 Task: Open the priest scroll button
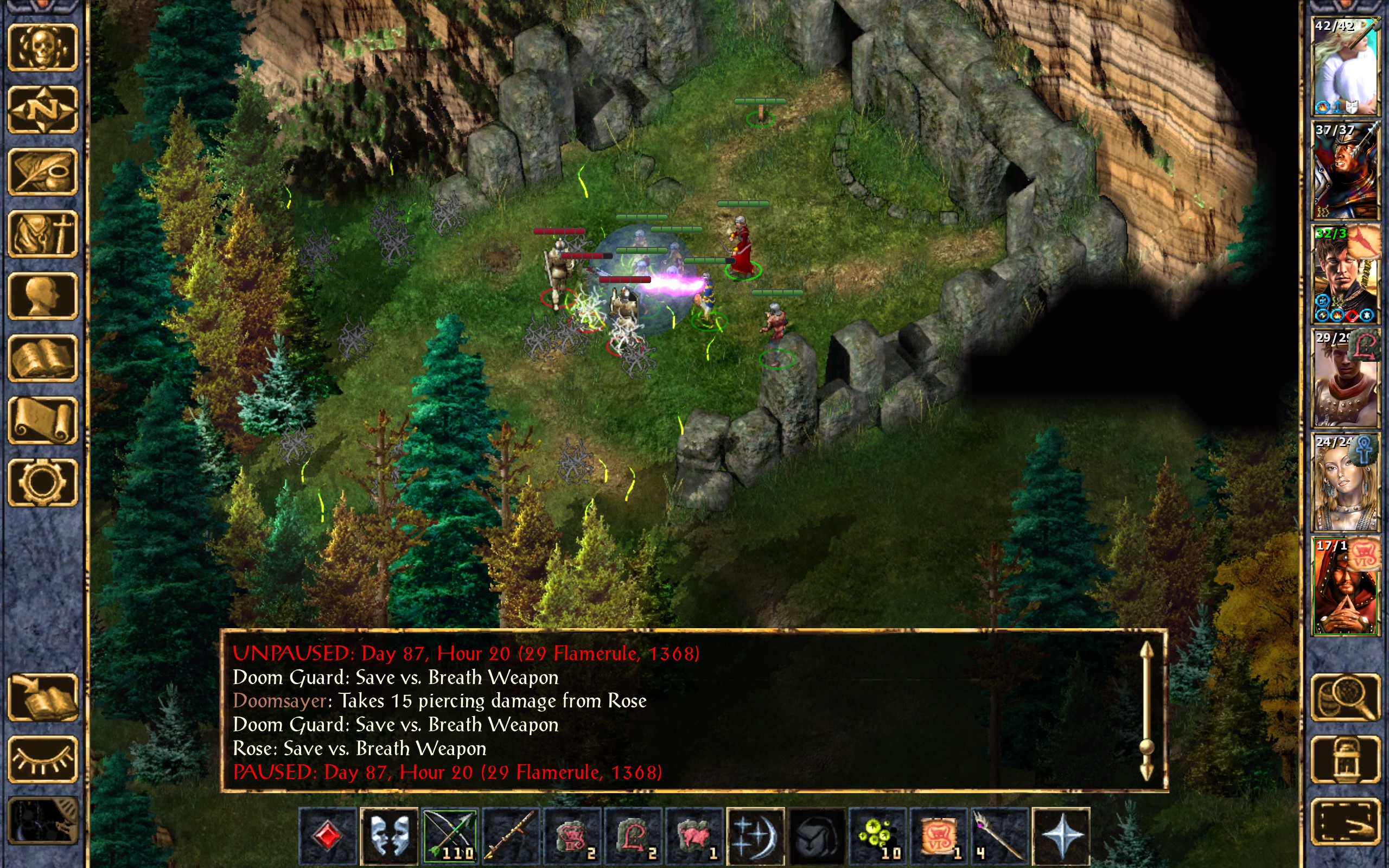(42, 420)
